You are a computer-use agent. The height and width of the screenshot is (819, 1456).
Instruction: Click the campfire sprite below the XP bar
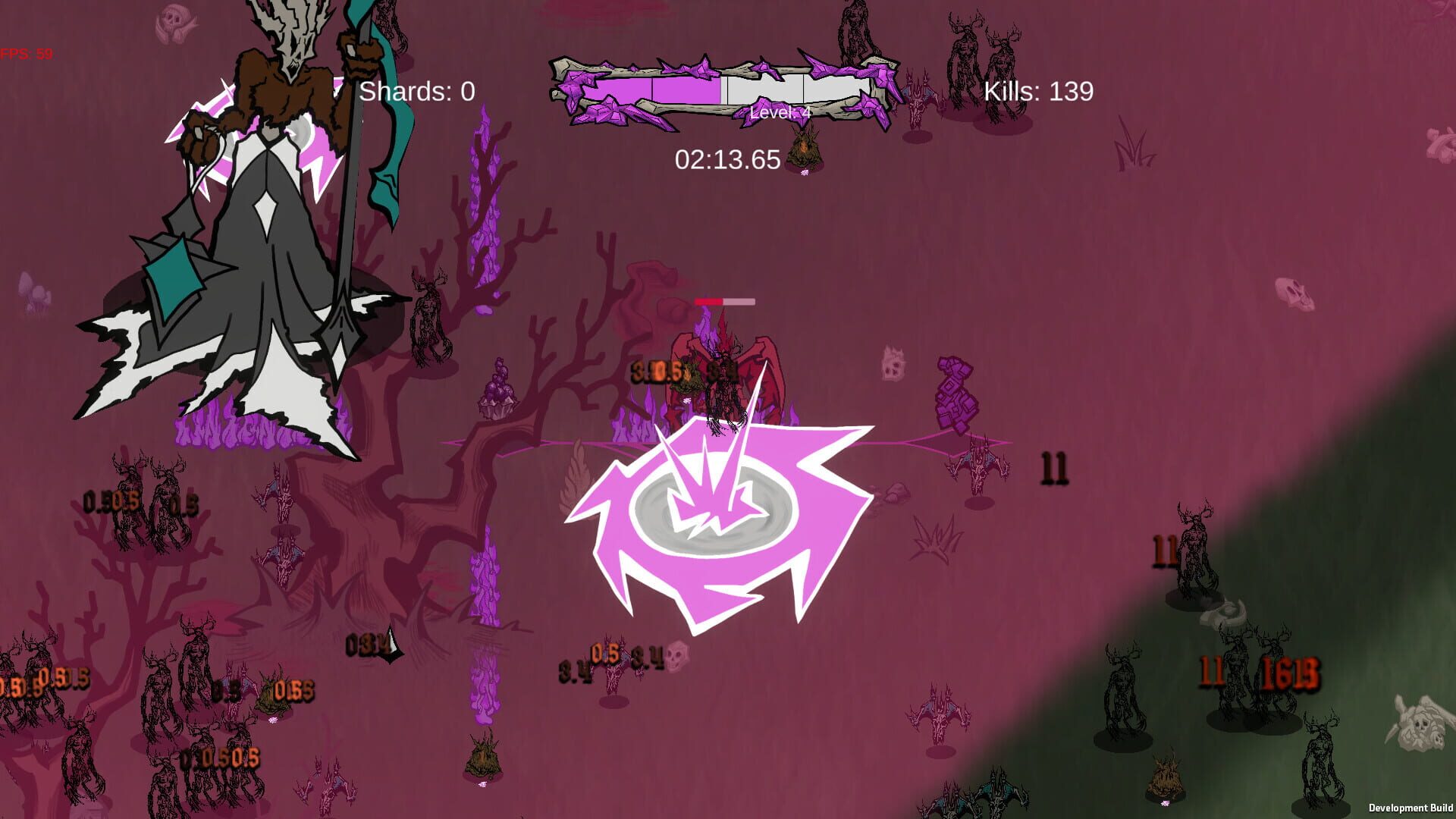point(805,148)
